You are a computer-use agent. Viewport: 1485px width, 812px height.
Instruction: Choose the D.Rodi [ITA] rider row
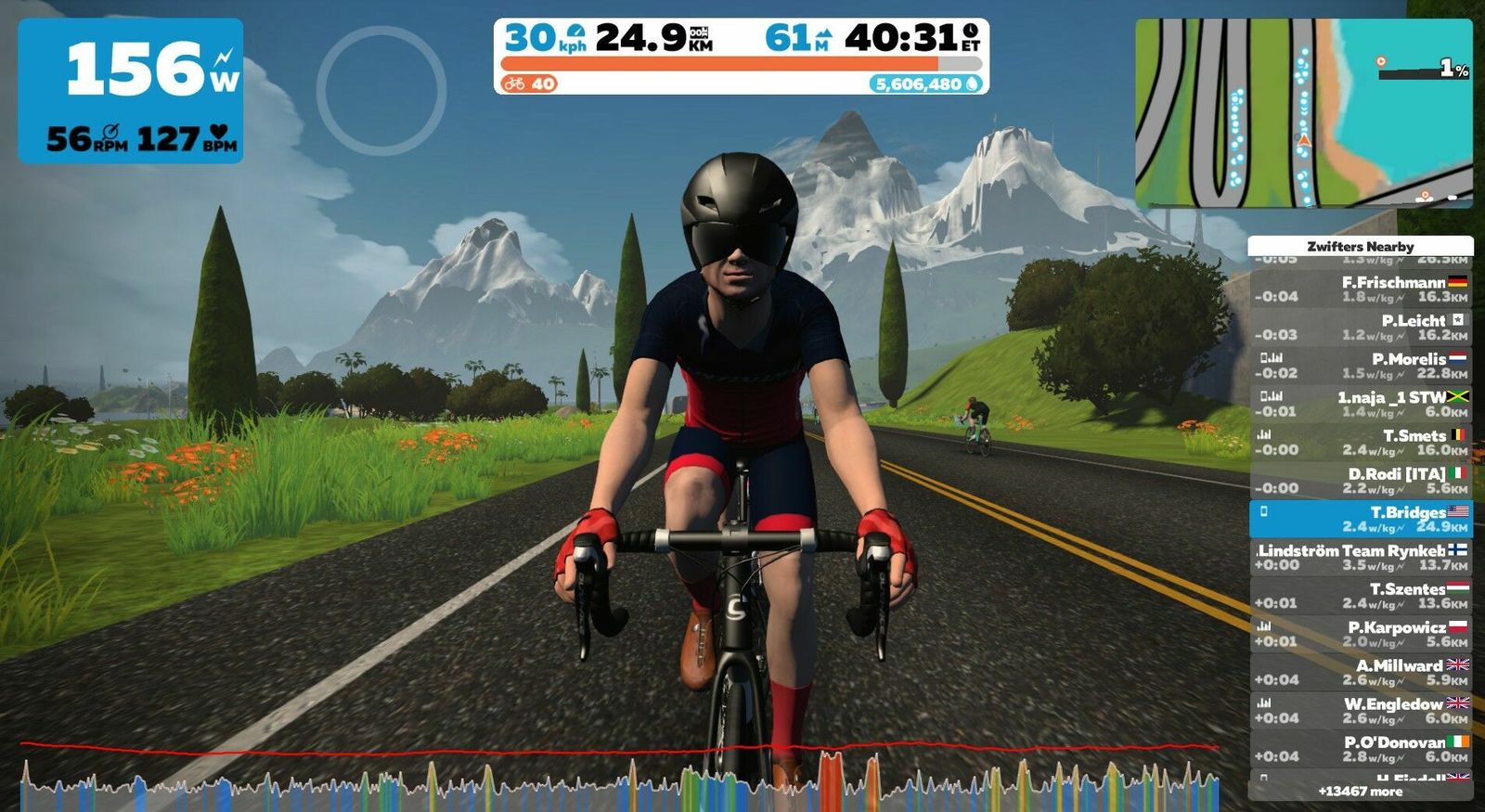pos(1361,480)
